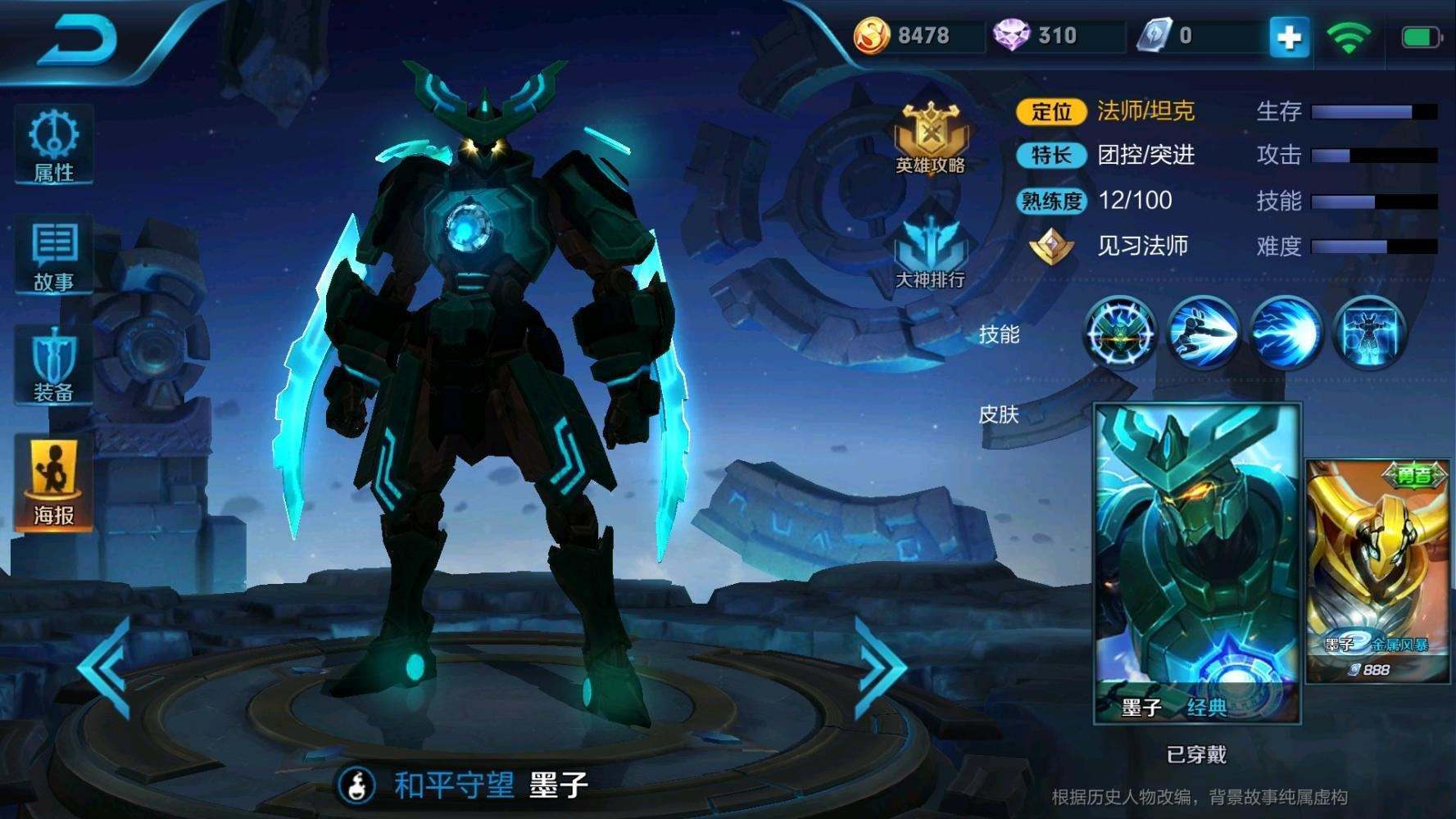
Task: Toggle the 皮肤 skins section
Action: pos(998,418)
